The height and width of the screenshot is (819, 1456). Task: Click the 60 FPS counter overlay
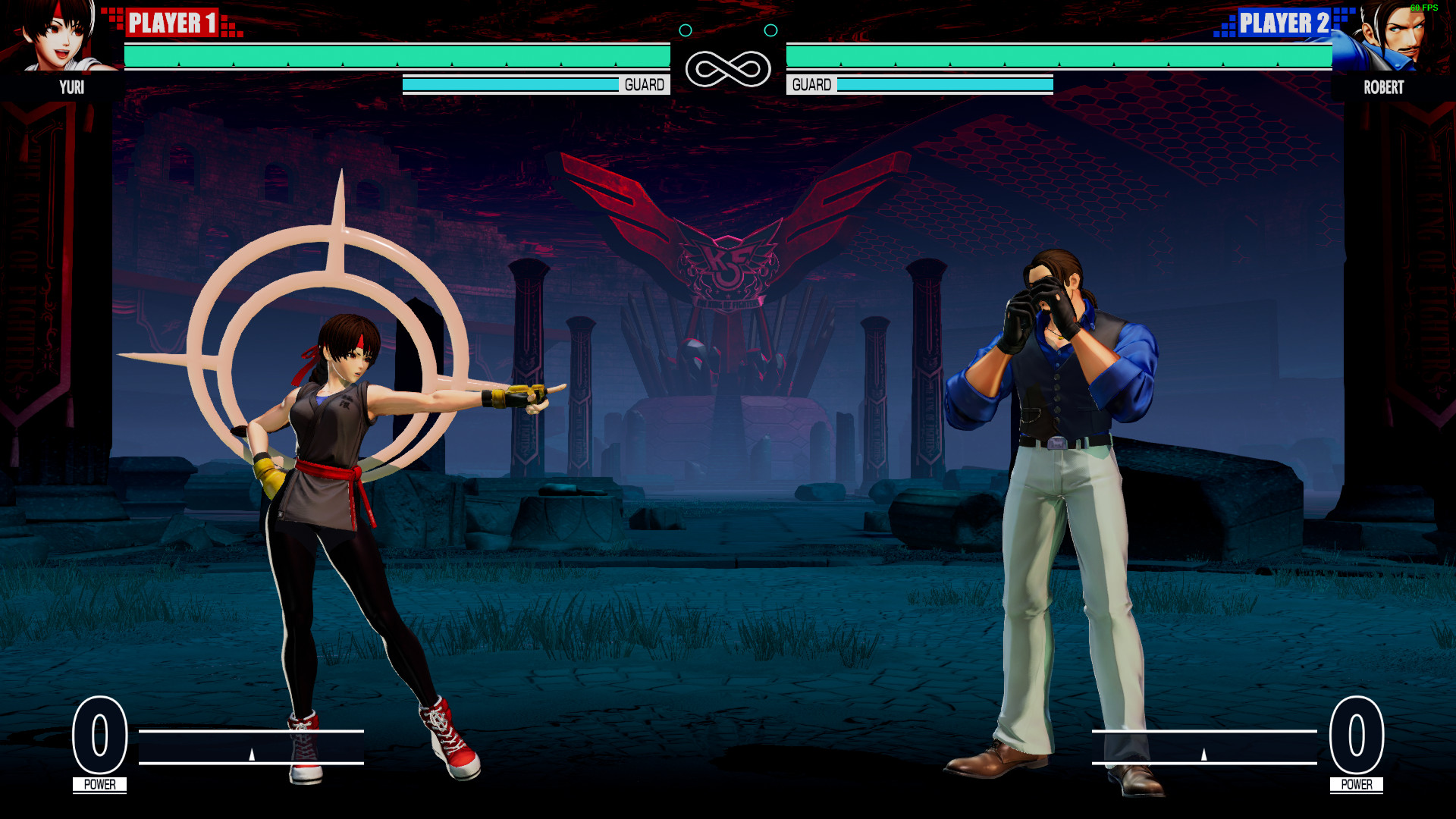coord(1426,6)
